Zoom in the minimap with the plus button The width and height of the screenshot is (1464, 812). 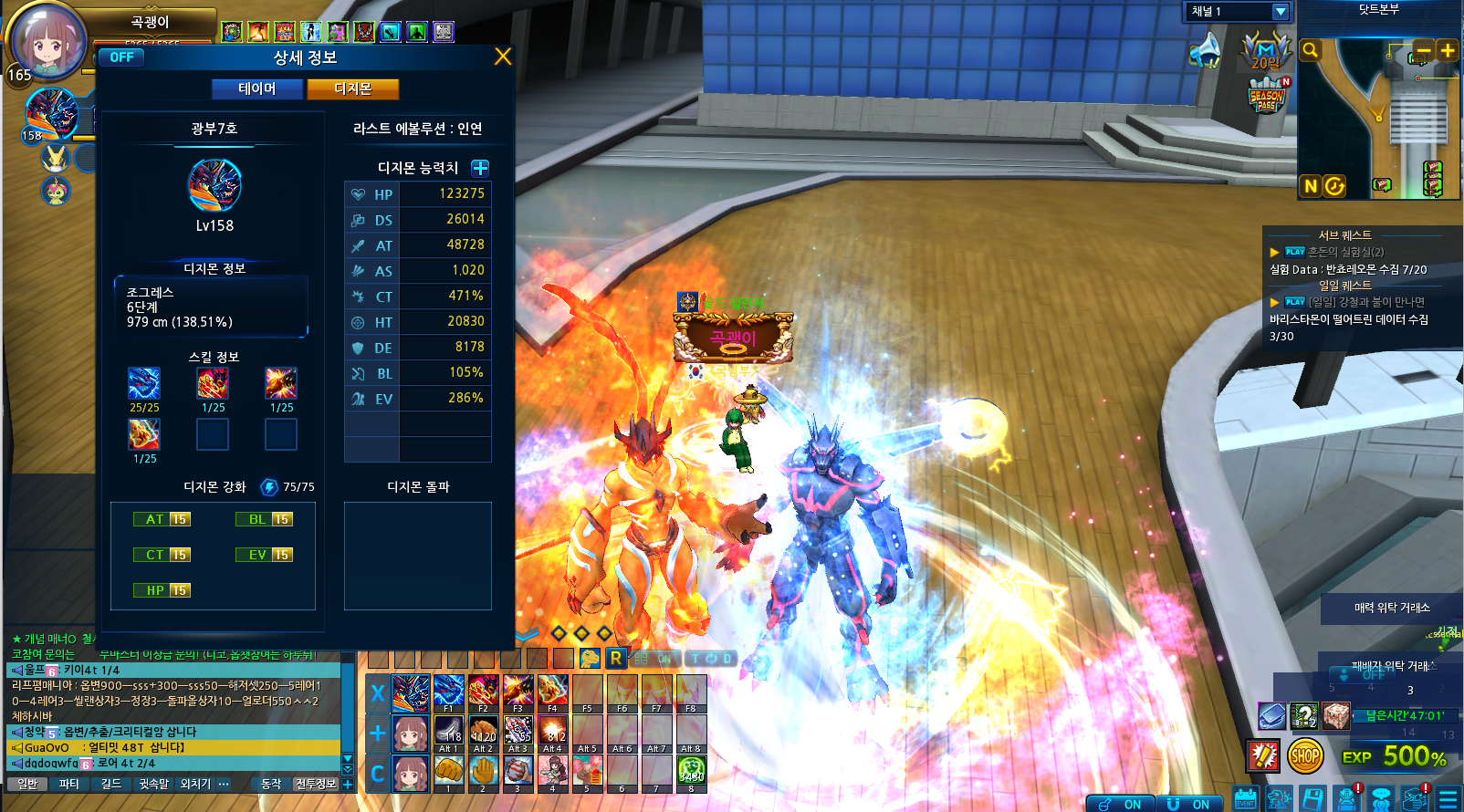point(1447,50)
